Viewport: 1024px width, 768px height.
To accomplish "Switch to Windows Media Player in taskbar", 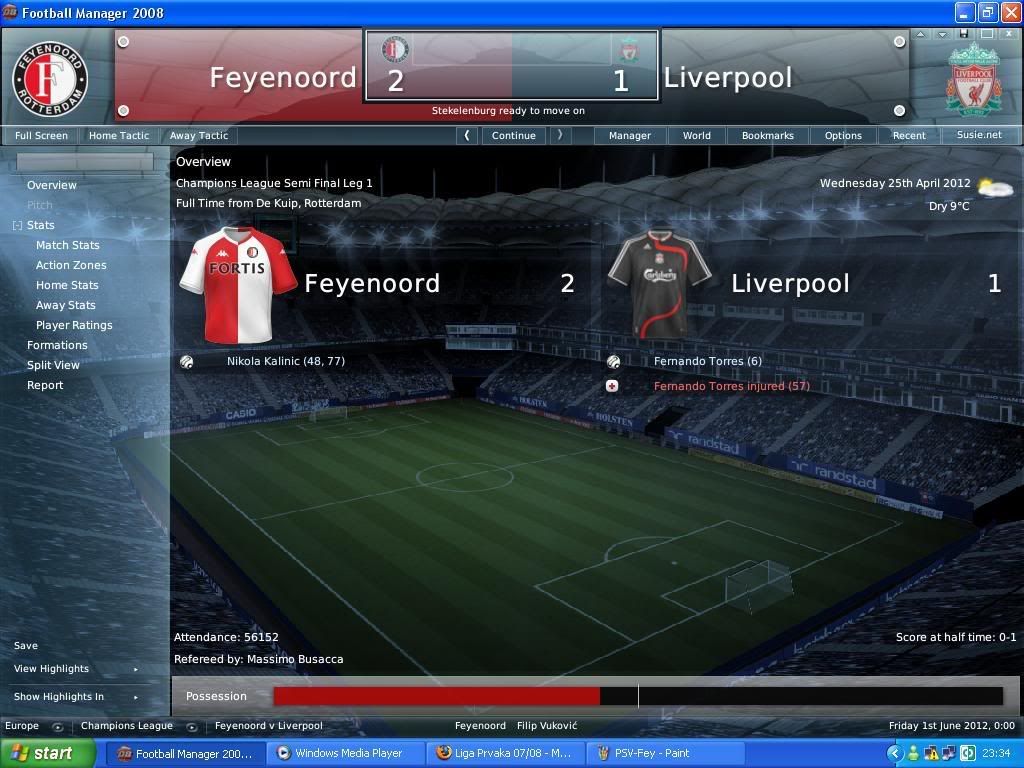I will coord(347,753).
